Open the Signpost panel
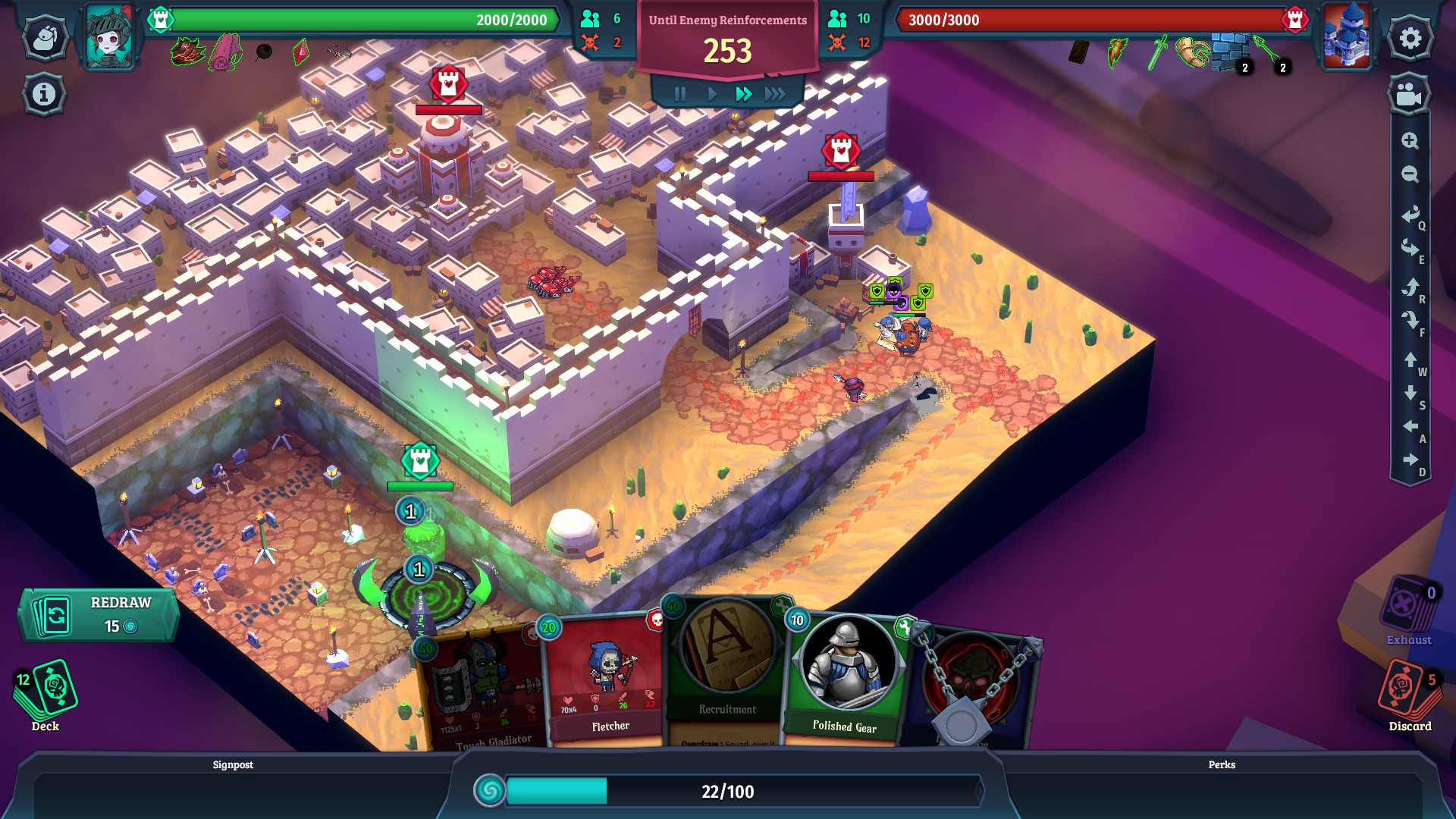The image size is (1456, 819). pyautogui.click(x=233, y=764)
